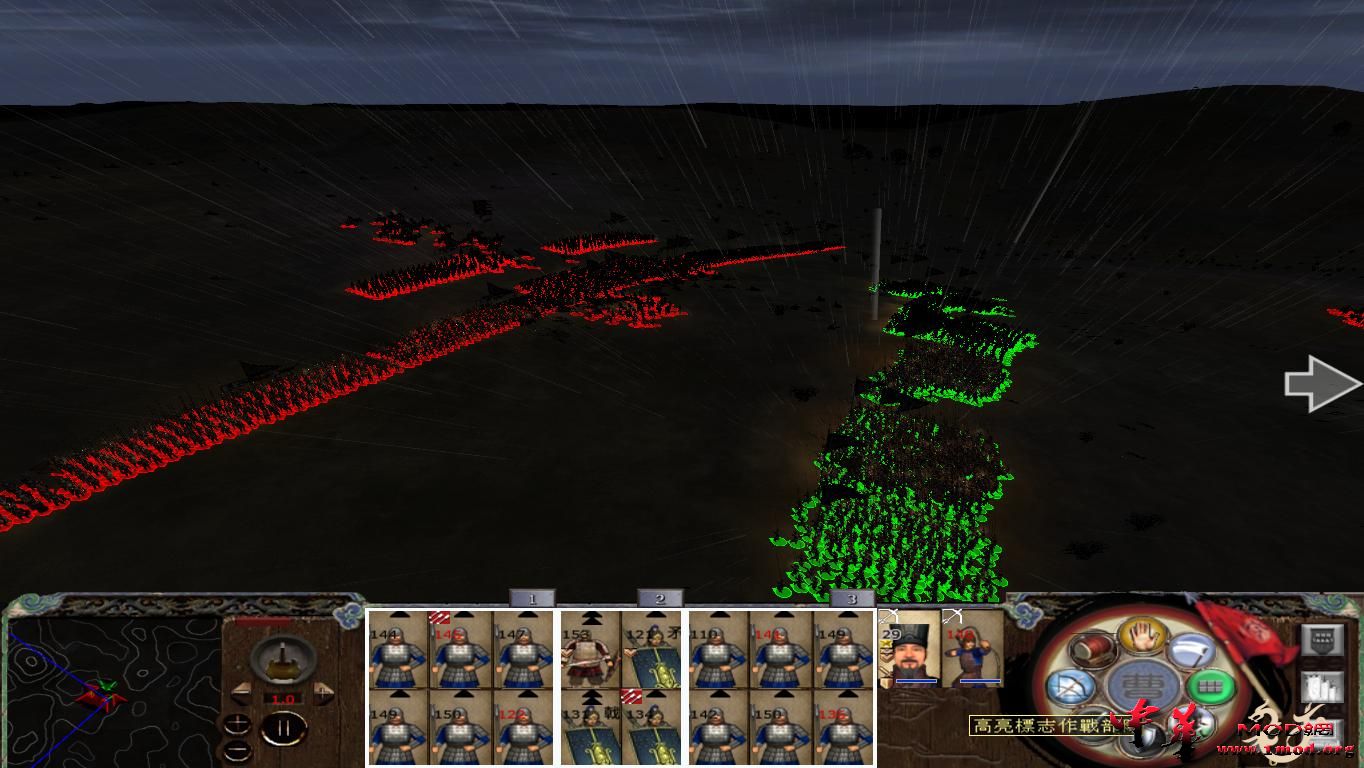Select the halt hand icon on the command wheel
Viewport: 1364px width, 768px height.
click(1141, 638)
